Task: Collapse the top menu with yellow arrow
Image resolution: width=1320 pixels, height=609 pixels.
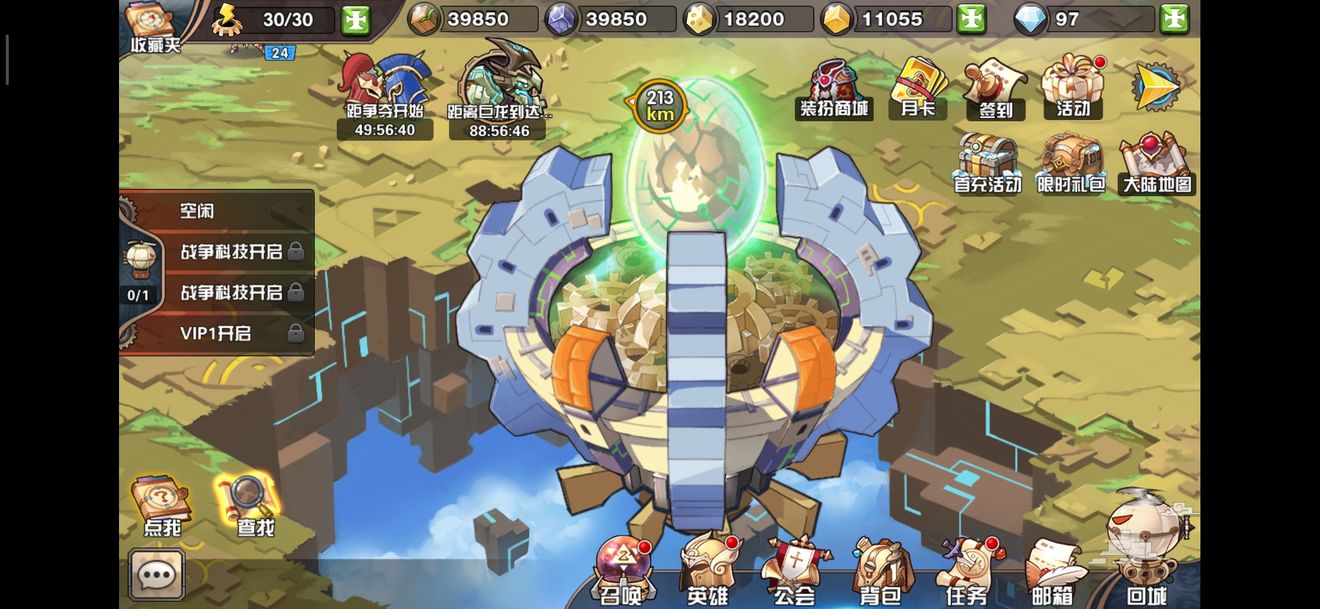Action: click(x=1157, y=87)
